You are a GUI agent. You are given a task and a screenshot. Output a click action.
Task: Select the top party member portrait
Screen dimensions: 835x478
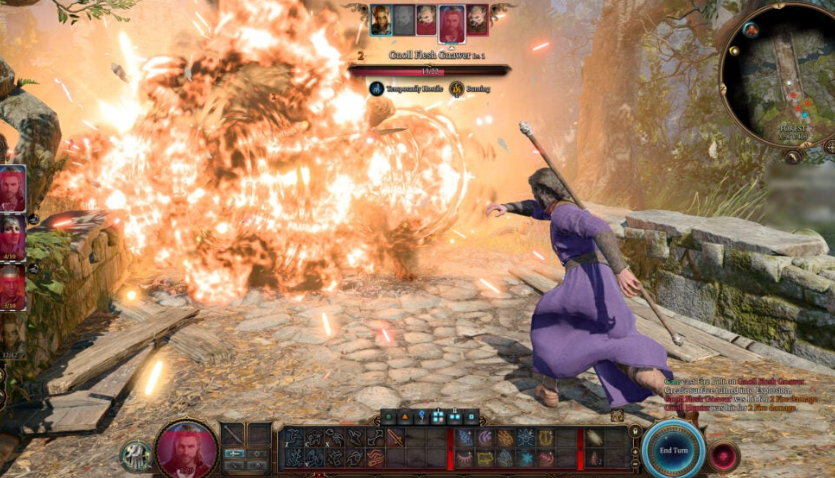tap(12, 188)
